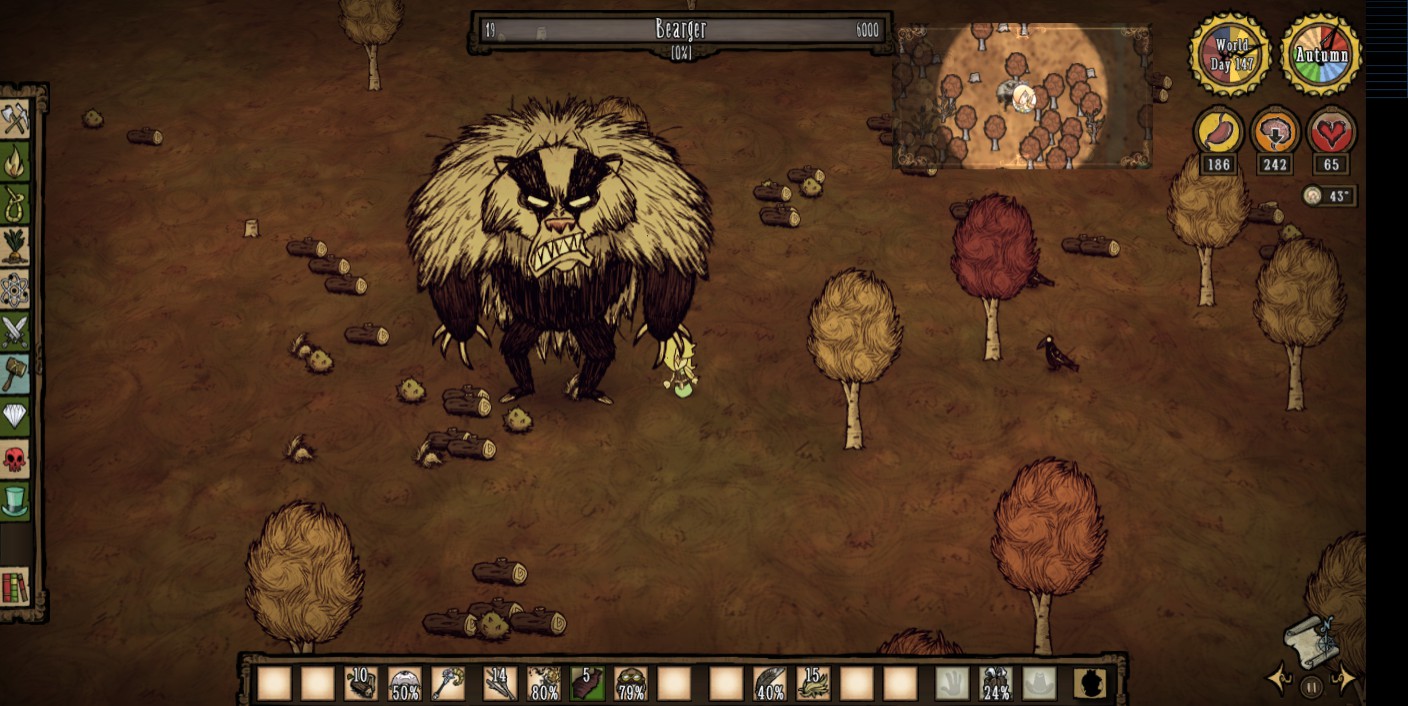This screenshot has width=1408, height=706.
Task: Open the Tools crafting tab with axe icon
Action: 15,119
